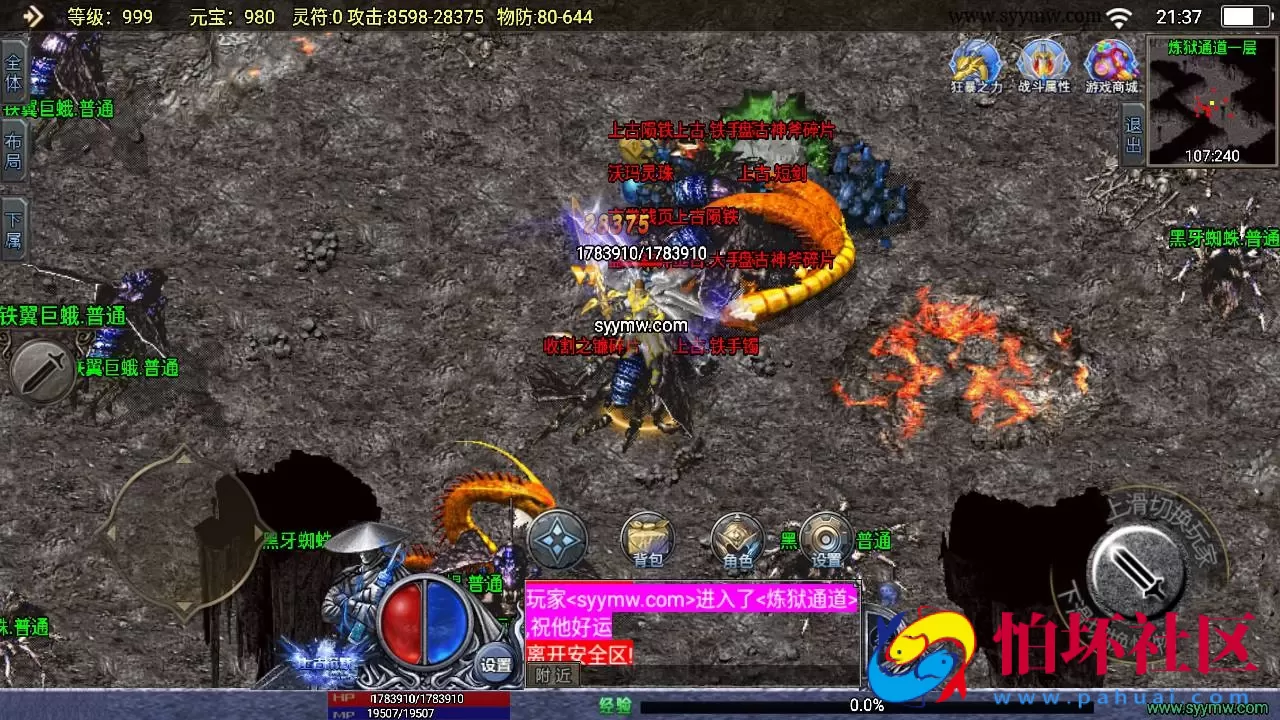The height and width of the screenshot is (720, 1280).
Task: Open the 角色 character sheet
Action: coord(737,541)
